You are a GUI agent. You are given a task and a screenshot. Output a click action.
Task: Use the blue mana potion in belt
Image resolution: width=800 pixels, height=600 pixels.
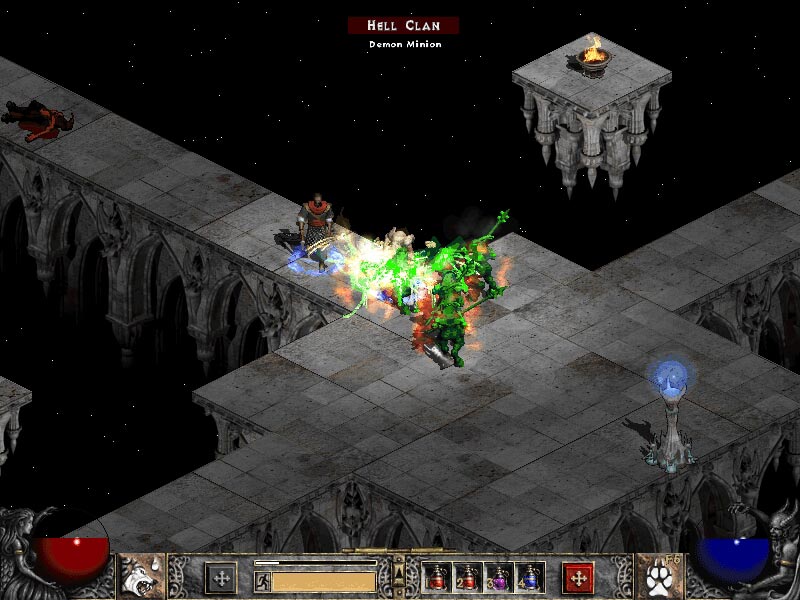(x=526, y=577)
